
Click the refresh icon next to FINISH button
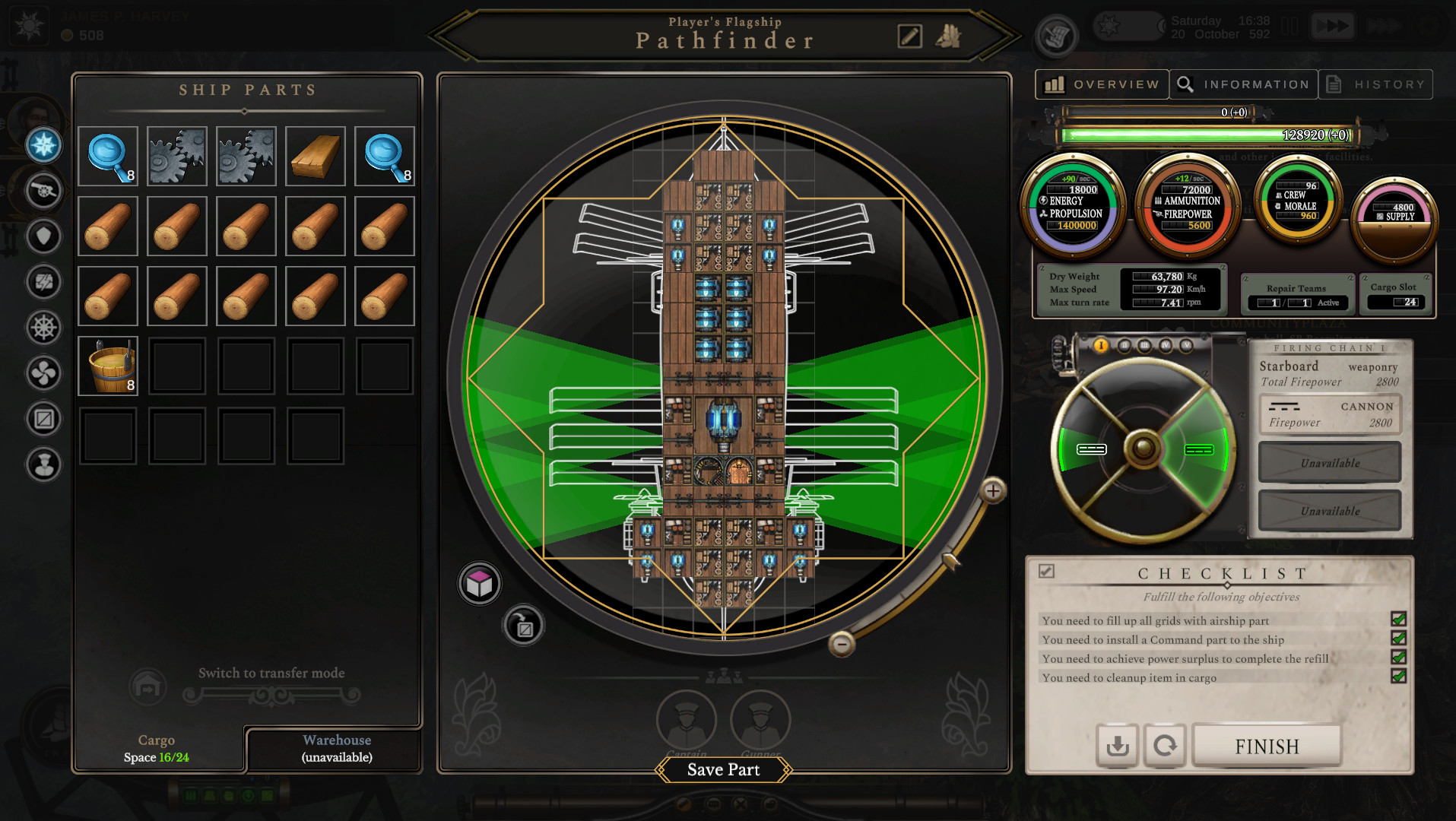coord(1166,746)
